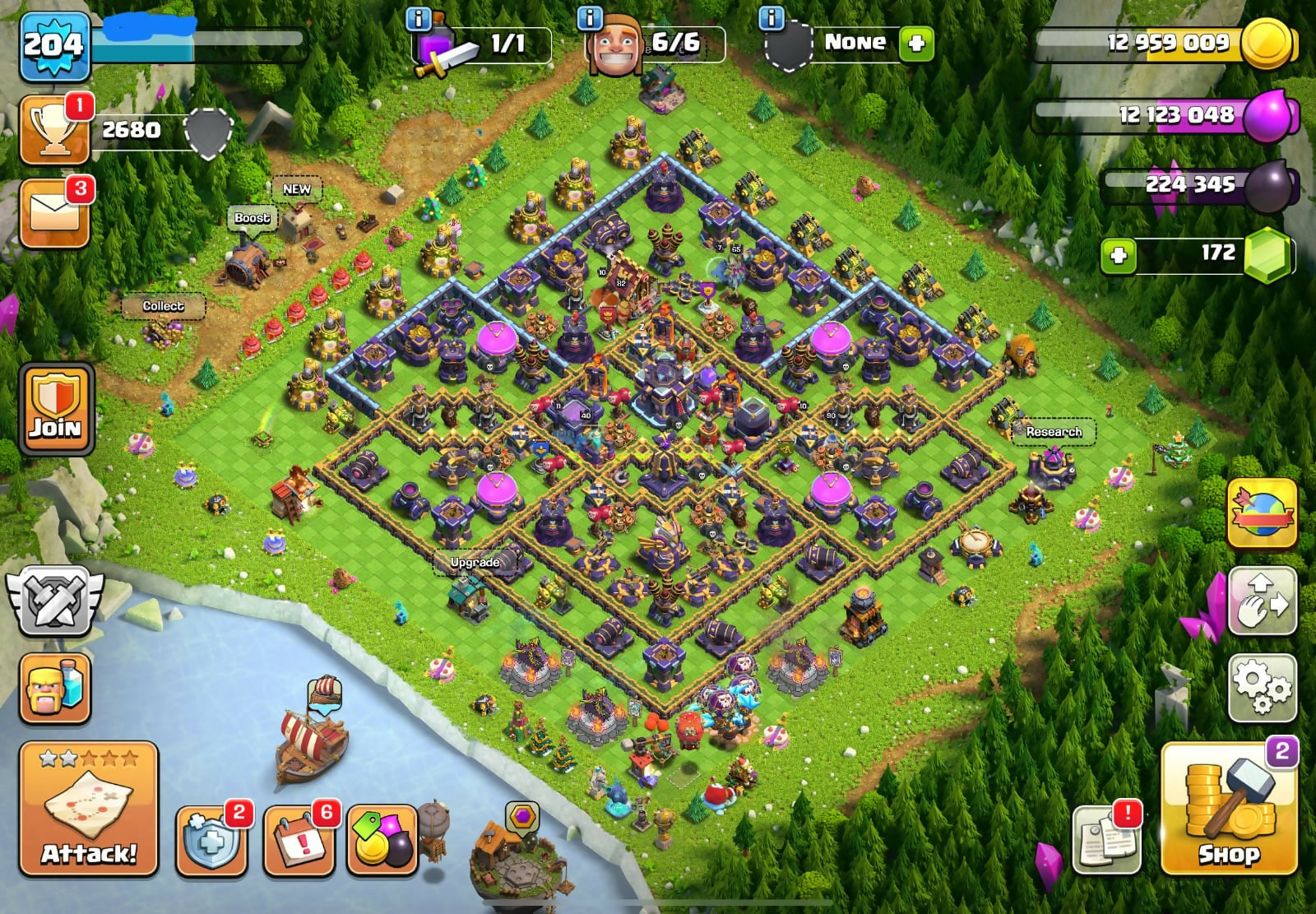The height and width of the screenshot is (914, 1316).
Task: Tap the Collect label bubble
Action: click(163, 306)
